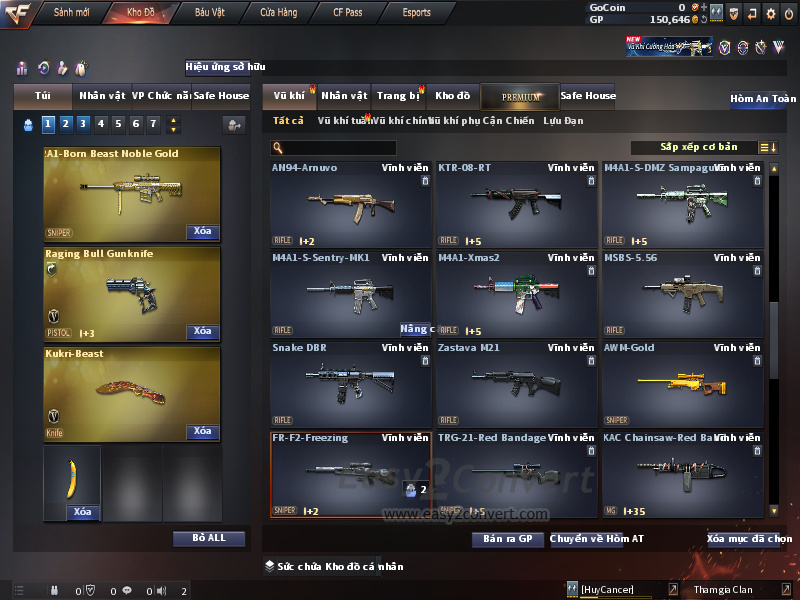Choose the AWM-Gold sniper rifle

pyautogui.click(x=682, y=385)
